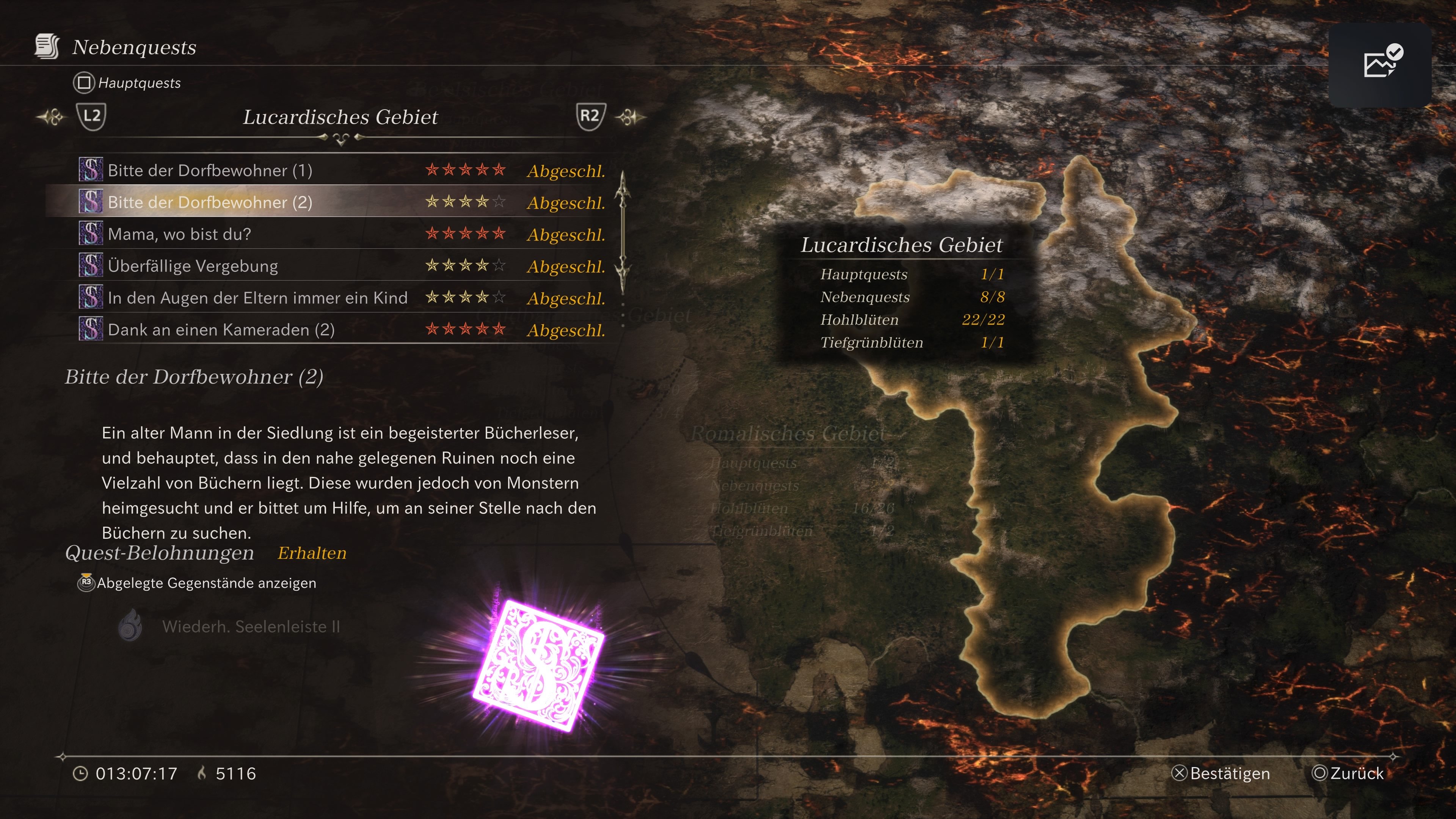Choose the Überfällige Vergebung quest row
The image size is (1456, 819).
pyautogui.click(x=341, y=266)
